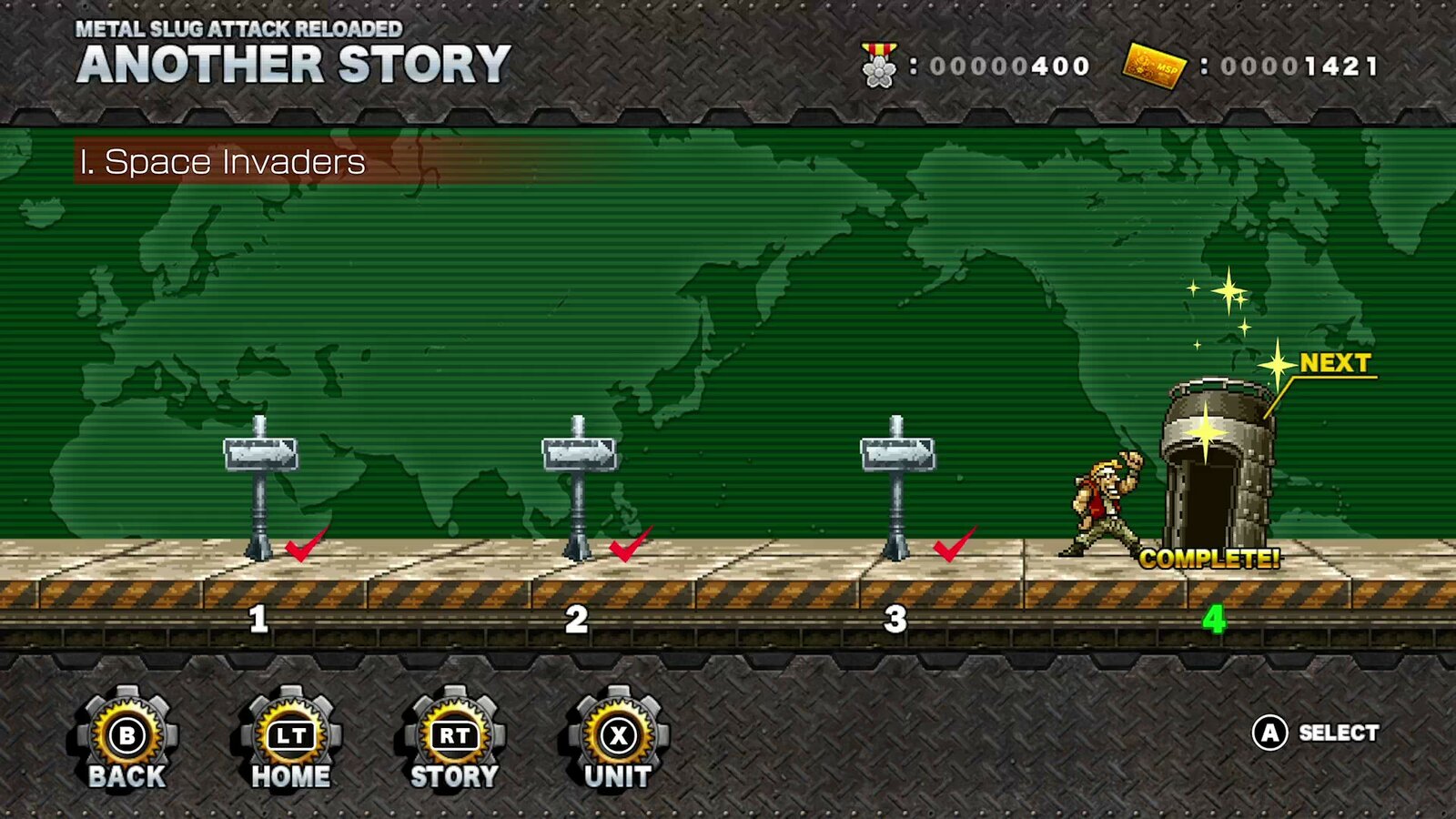Screen dimensions: 1456x819
Task: Click the Marco character sprite on the map
Action: tap(1101, 500)
